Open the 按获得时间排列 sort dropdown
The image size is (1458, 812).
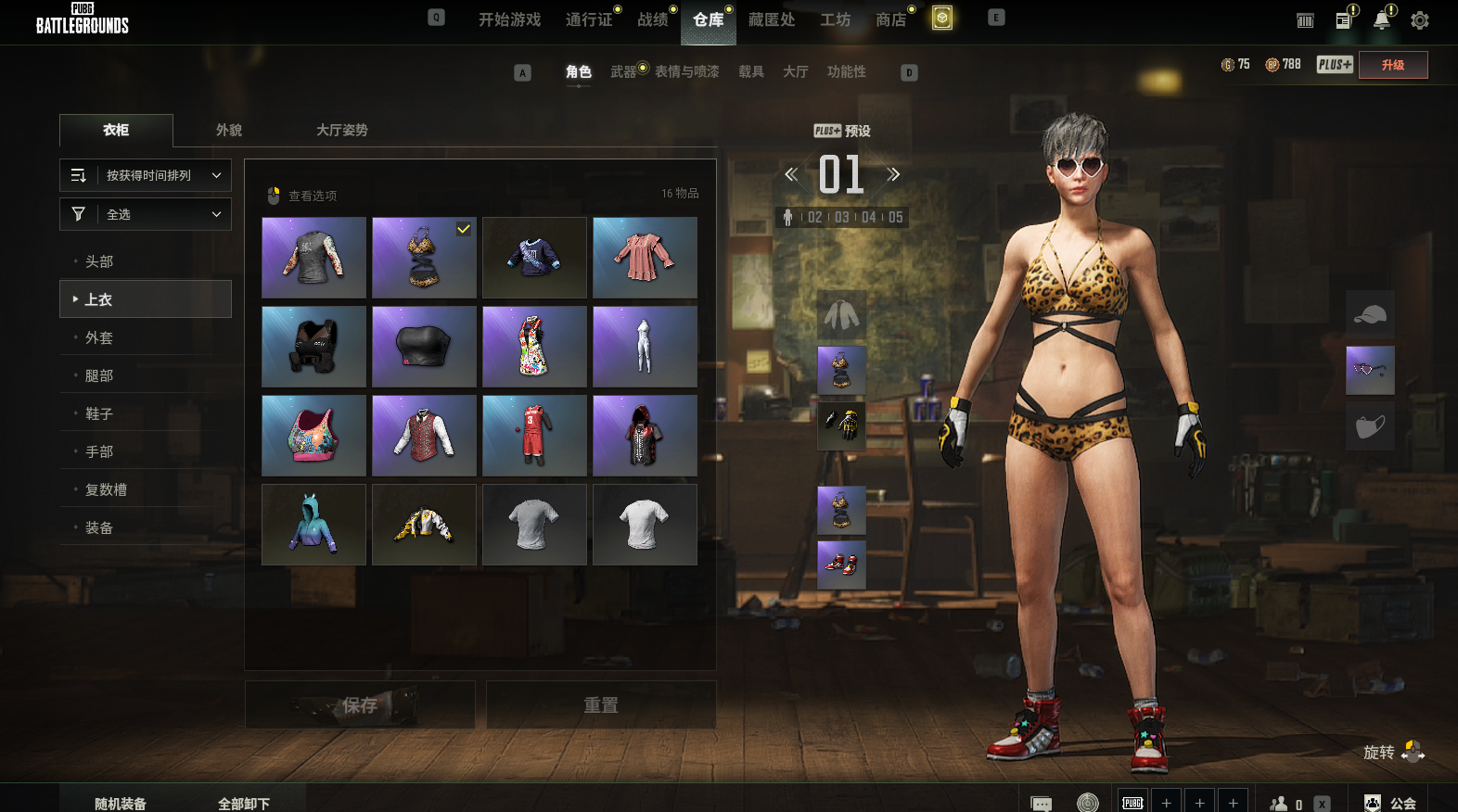(146, 175)
